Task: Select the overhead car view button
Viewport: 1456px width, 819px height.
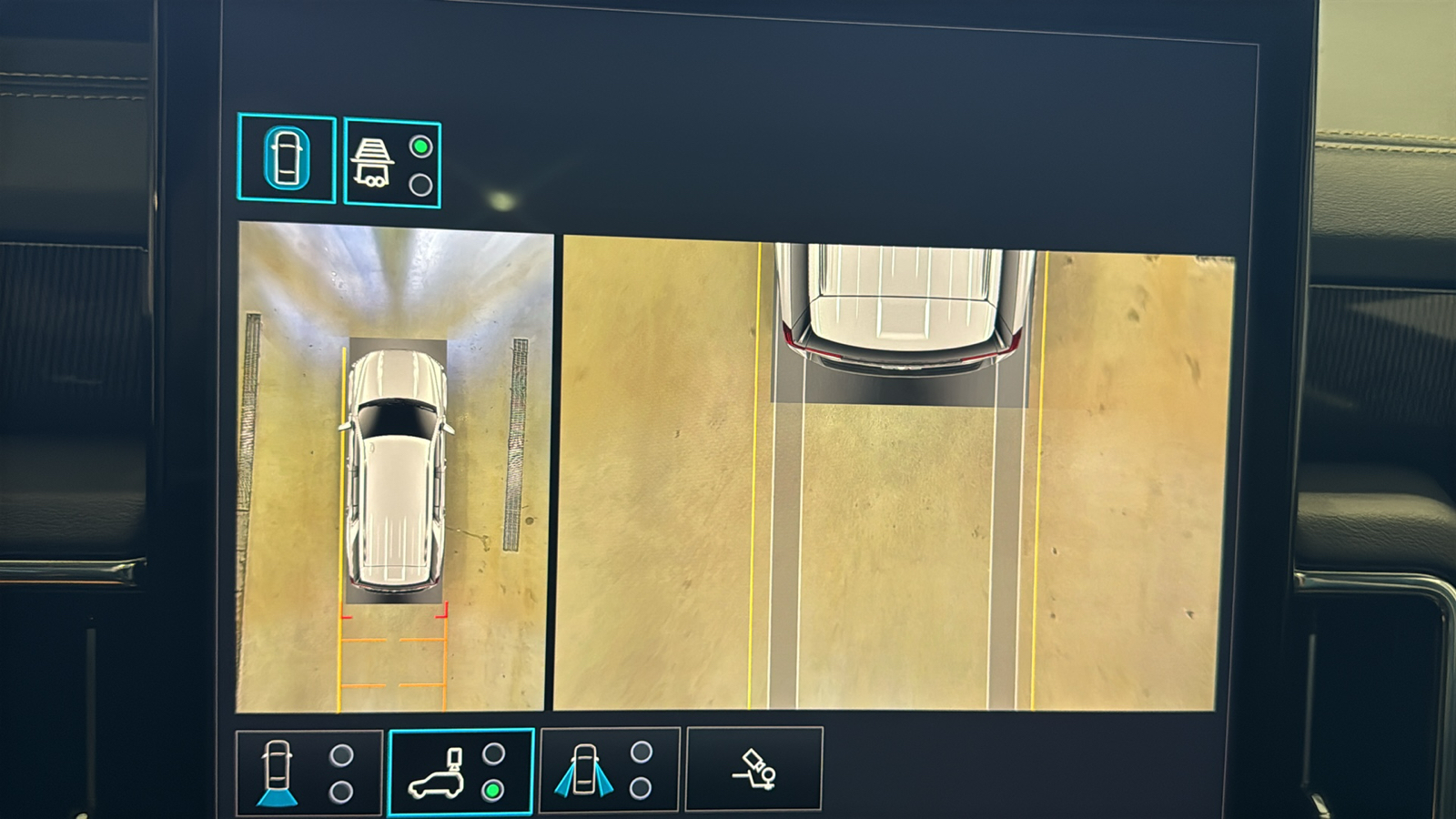Action: 287,158
